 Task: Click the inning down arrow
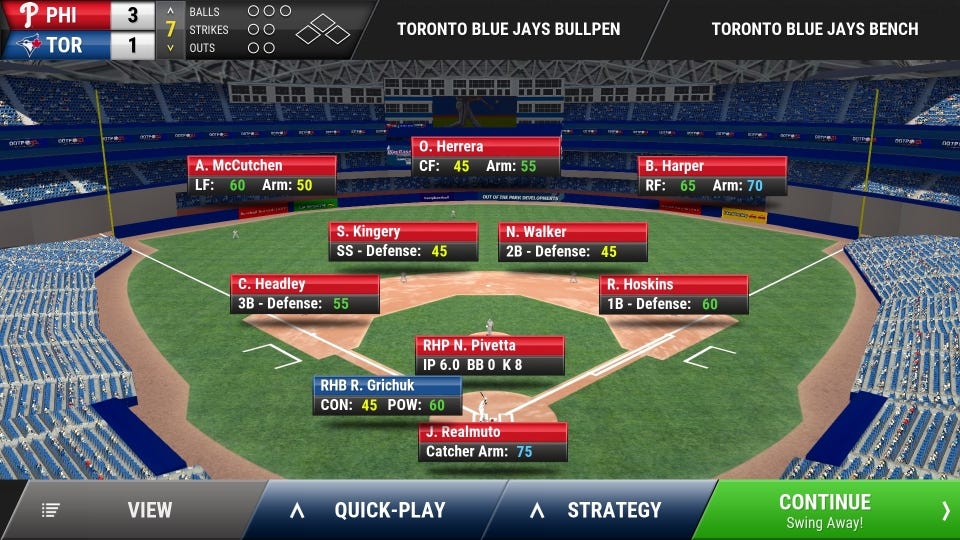170,47
